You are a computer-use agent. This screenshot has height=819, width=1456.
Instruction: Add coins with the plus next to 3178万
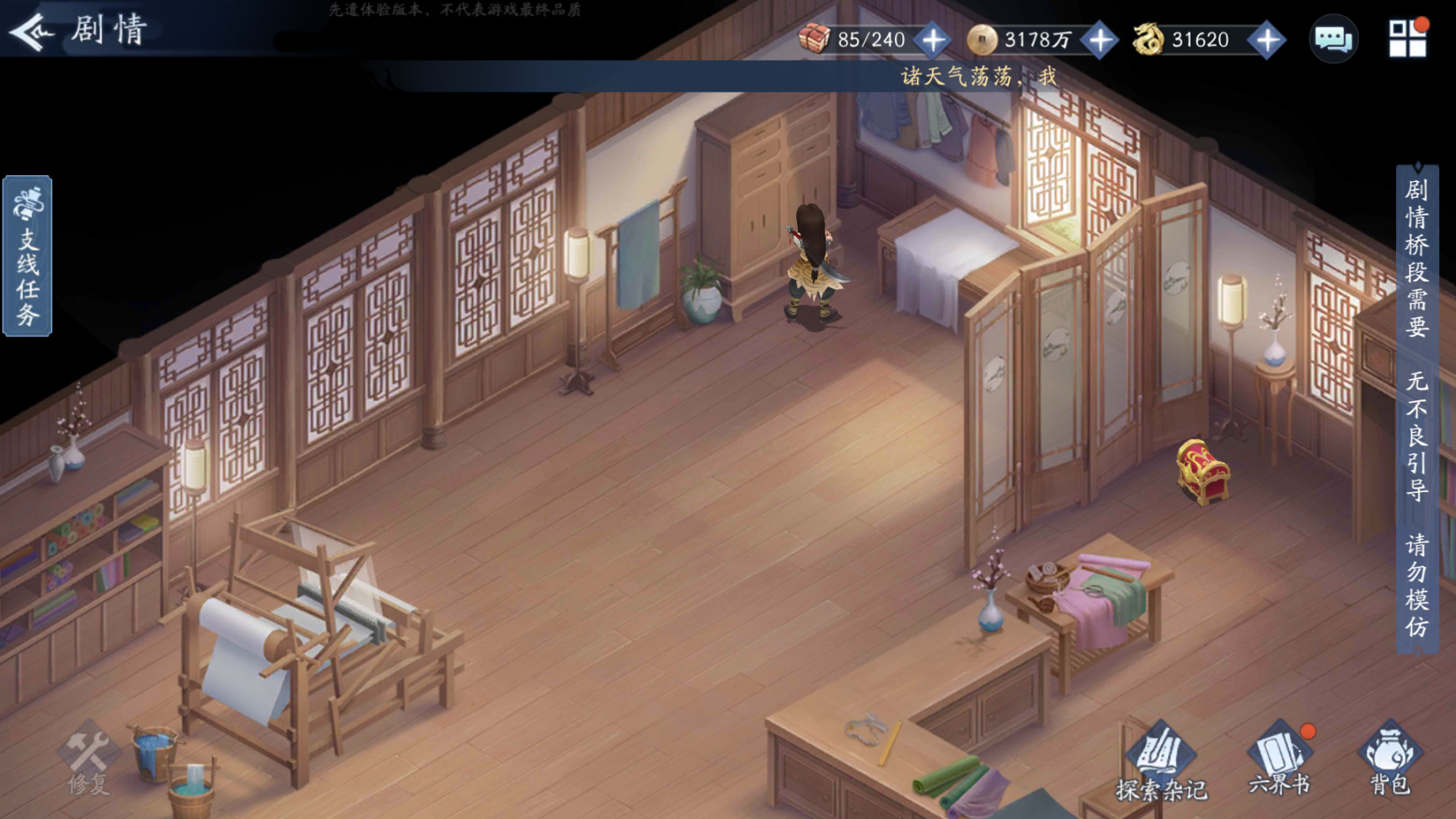point(1100,40)
